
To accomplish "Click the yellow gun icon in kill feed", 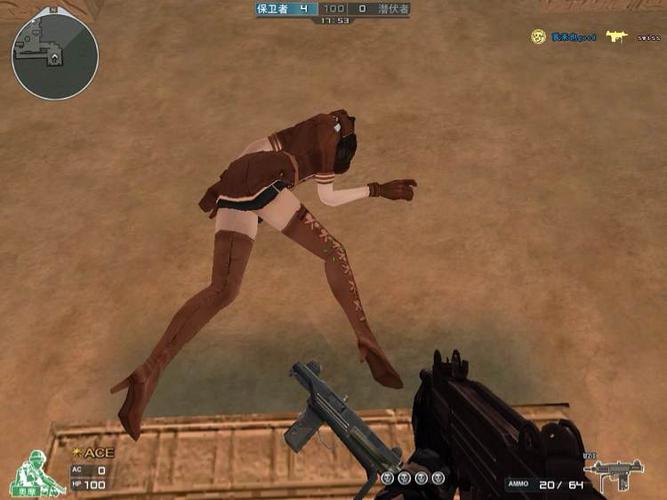I will tap(616, 37).
